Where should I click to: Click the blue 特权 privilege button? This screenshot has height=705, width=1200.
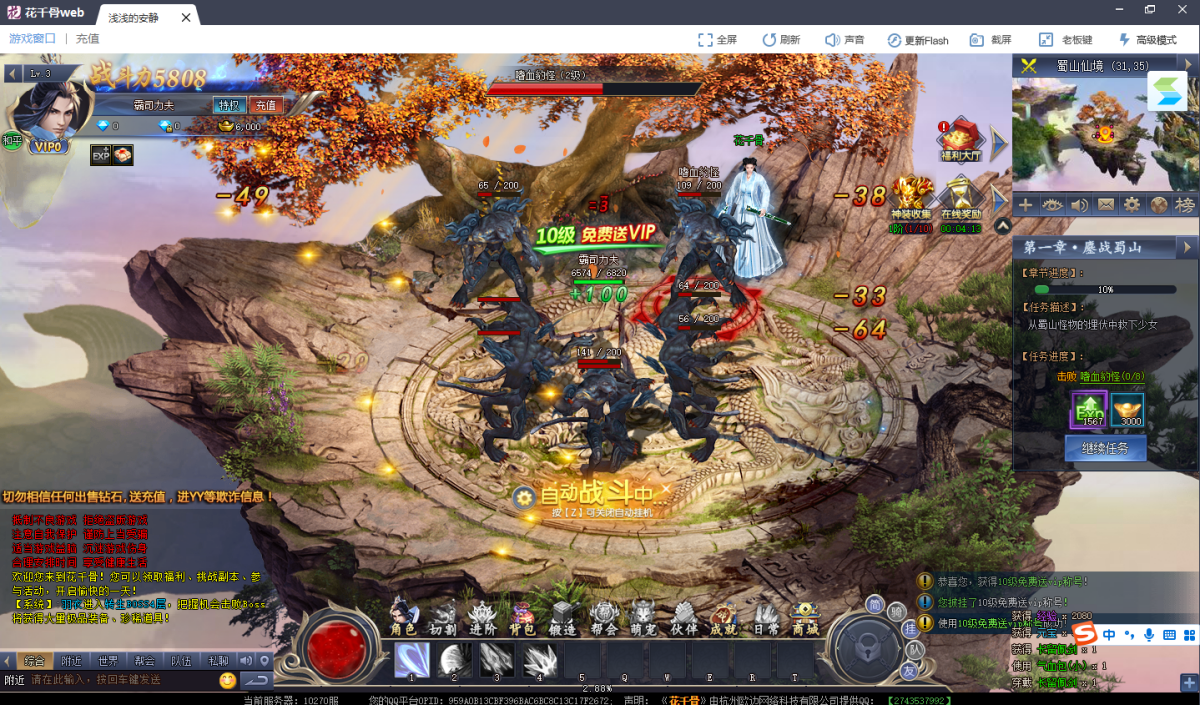pos(229,105)
